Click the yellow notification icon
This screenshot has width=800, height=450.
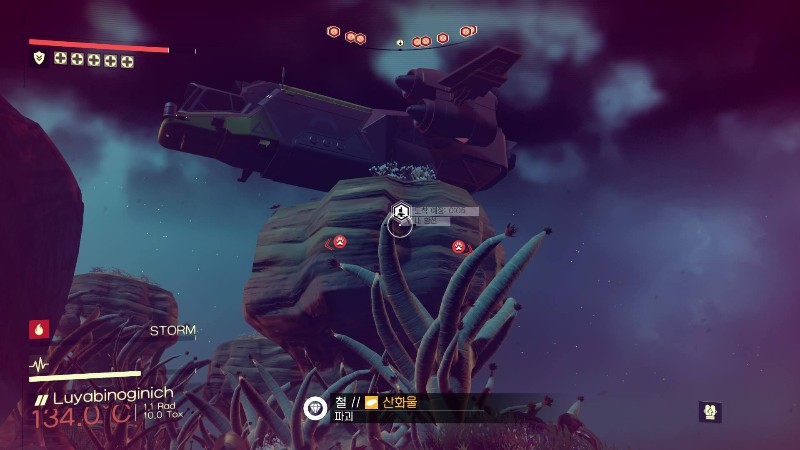tap(711, 411)
